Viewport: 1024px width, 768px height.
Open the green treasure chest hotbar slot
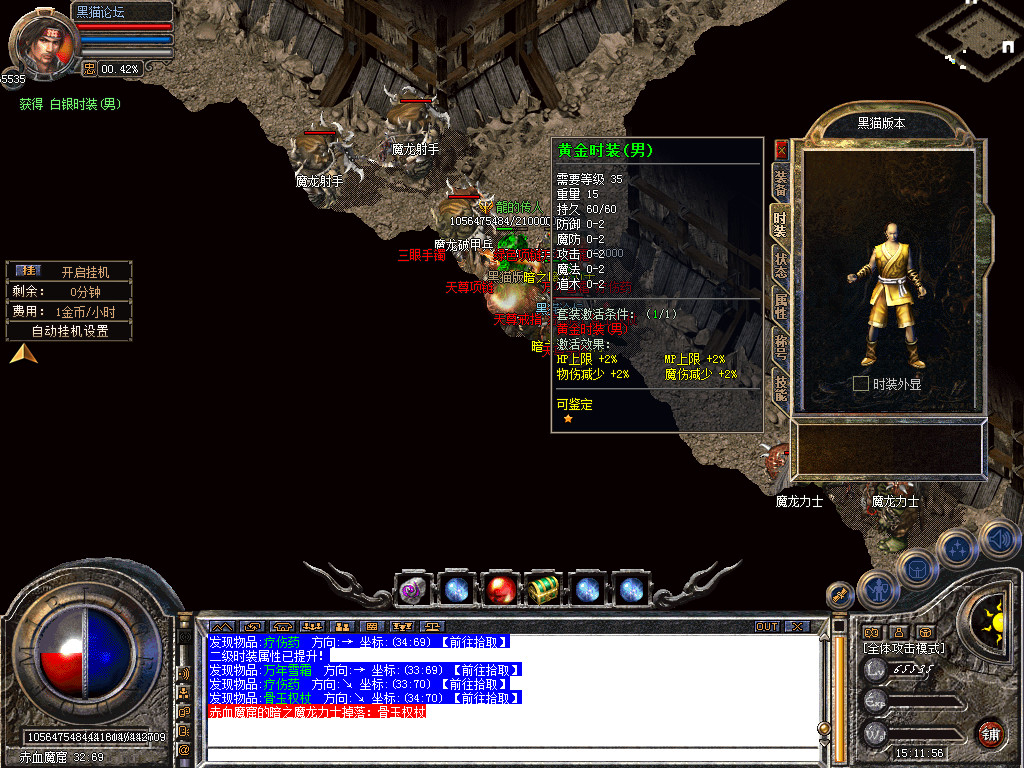pyautogui.click(x=543, y=590)
